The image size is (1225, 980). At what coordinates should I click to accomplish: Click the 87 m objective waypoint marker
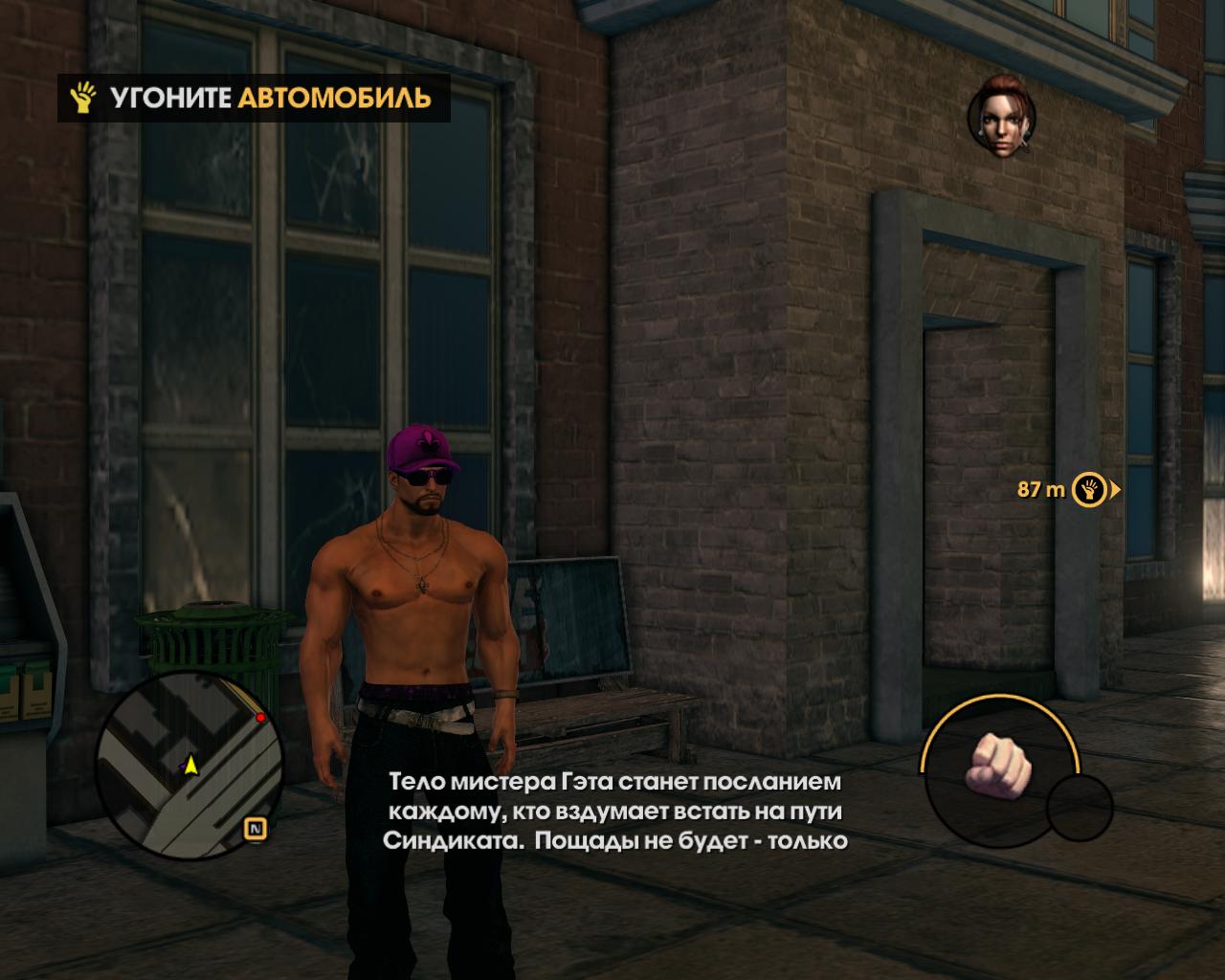pos(1088,489)
